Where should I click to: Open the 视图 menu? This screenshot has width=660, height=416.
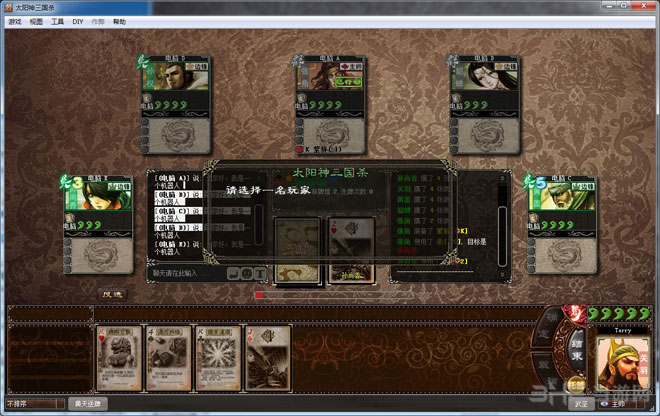(36, 20)
